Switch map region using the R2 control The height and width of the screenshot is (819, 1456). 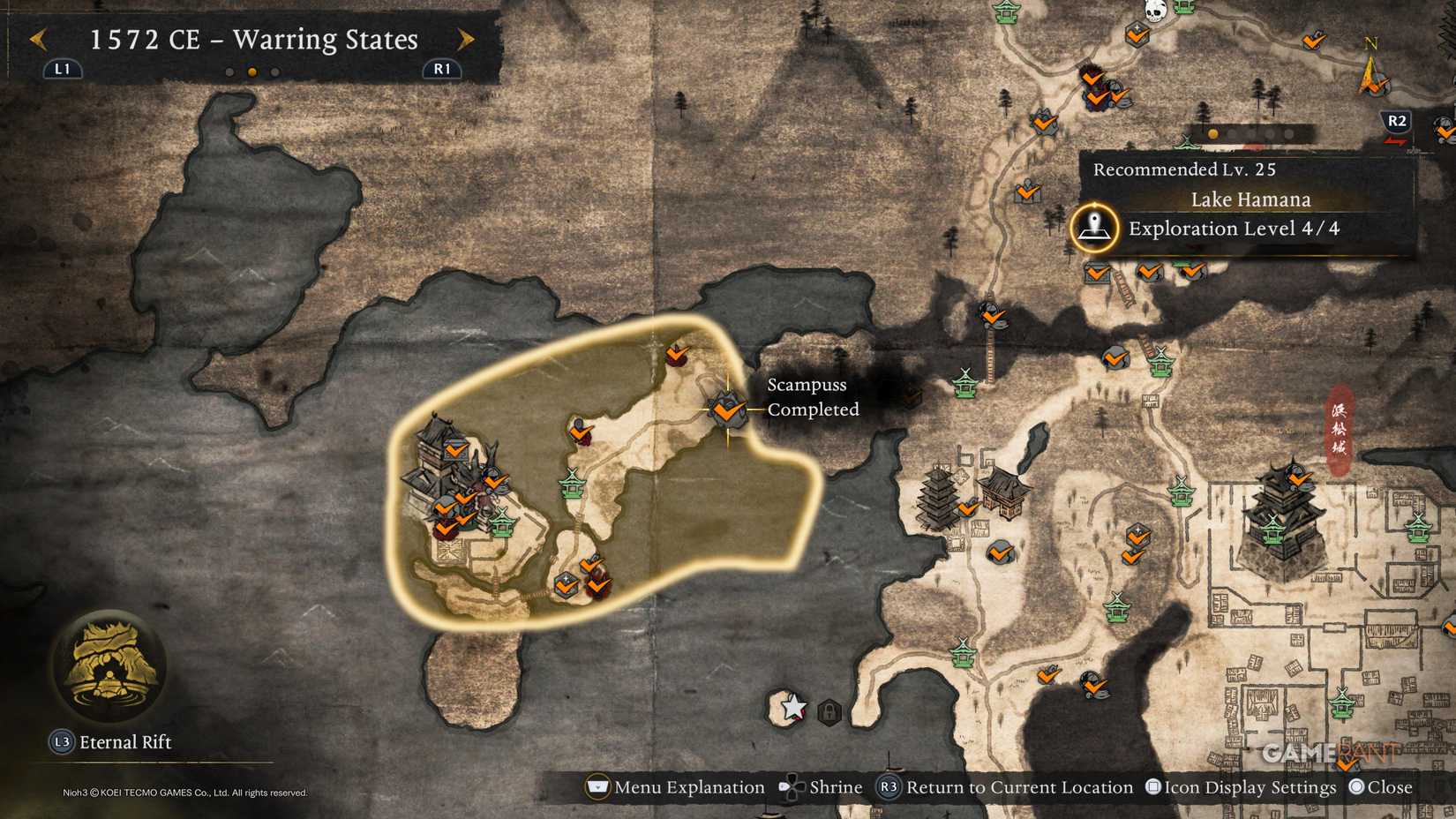click(1396, 123)
